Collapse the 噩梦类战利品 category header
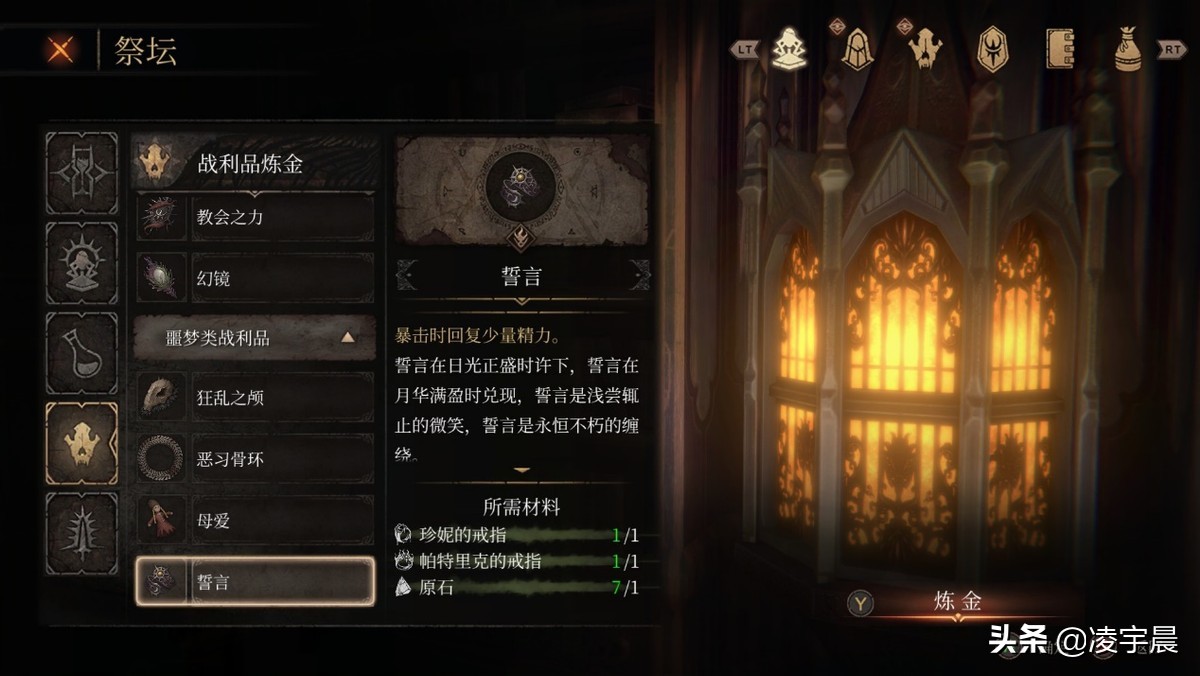 [x=255, y=338]
